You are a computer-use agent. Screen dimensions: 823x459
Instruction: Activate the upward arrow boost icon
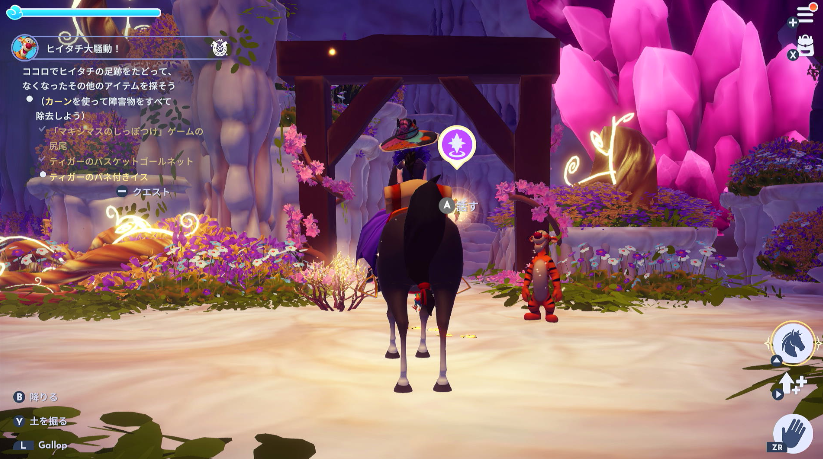point(792,384)
